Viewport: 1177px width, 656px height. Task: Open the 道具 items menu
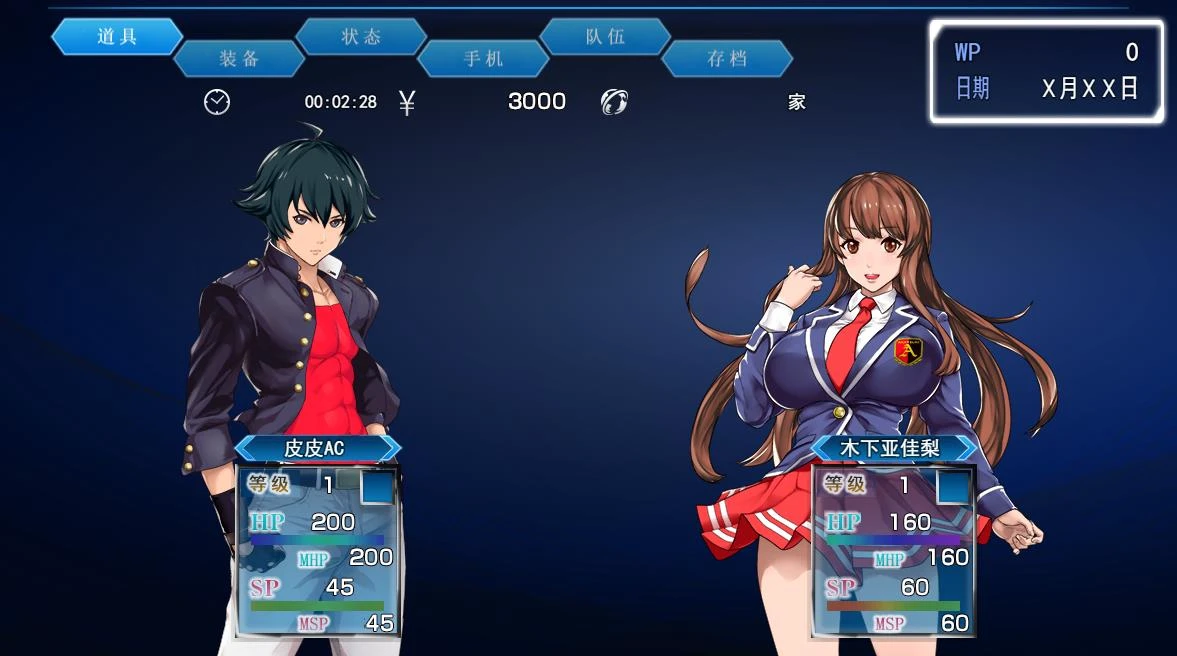(117, 37)
